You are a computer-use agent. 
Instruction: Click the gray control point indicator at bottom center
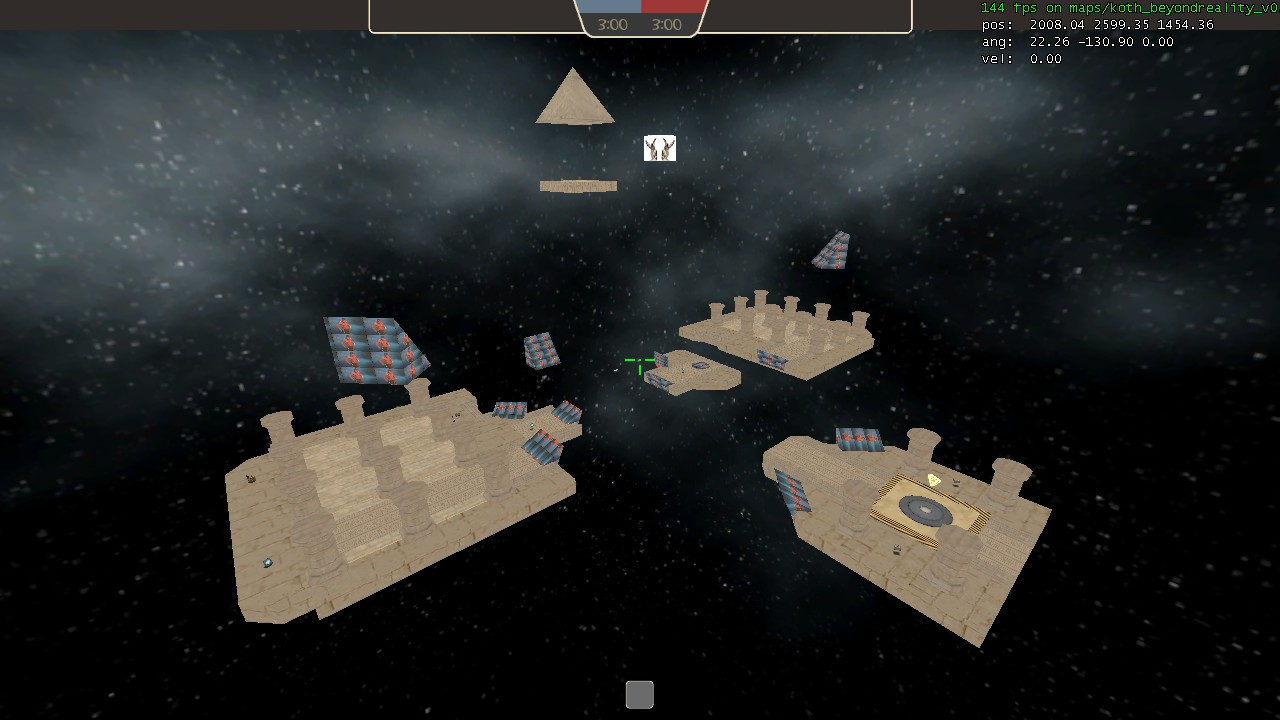click(x=639, y=693)
